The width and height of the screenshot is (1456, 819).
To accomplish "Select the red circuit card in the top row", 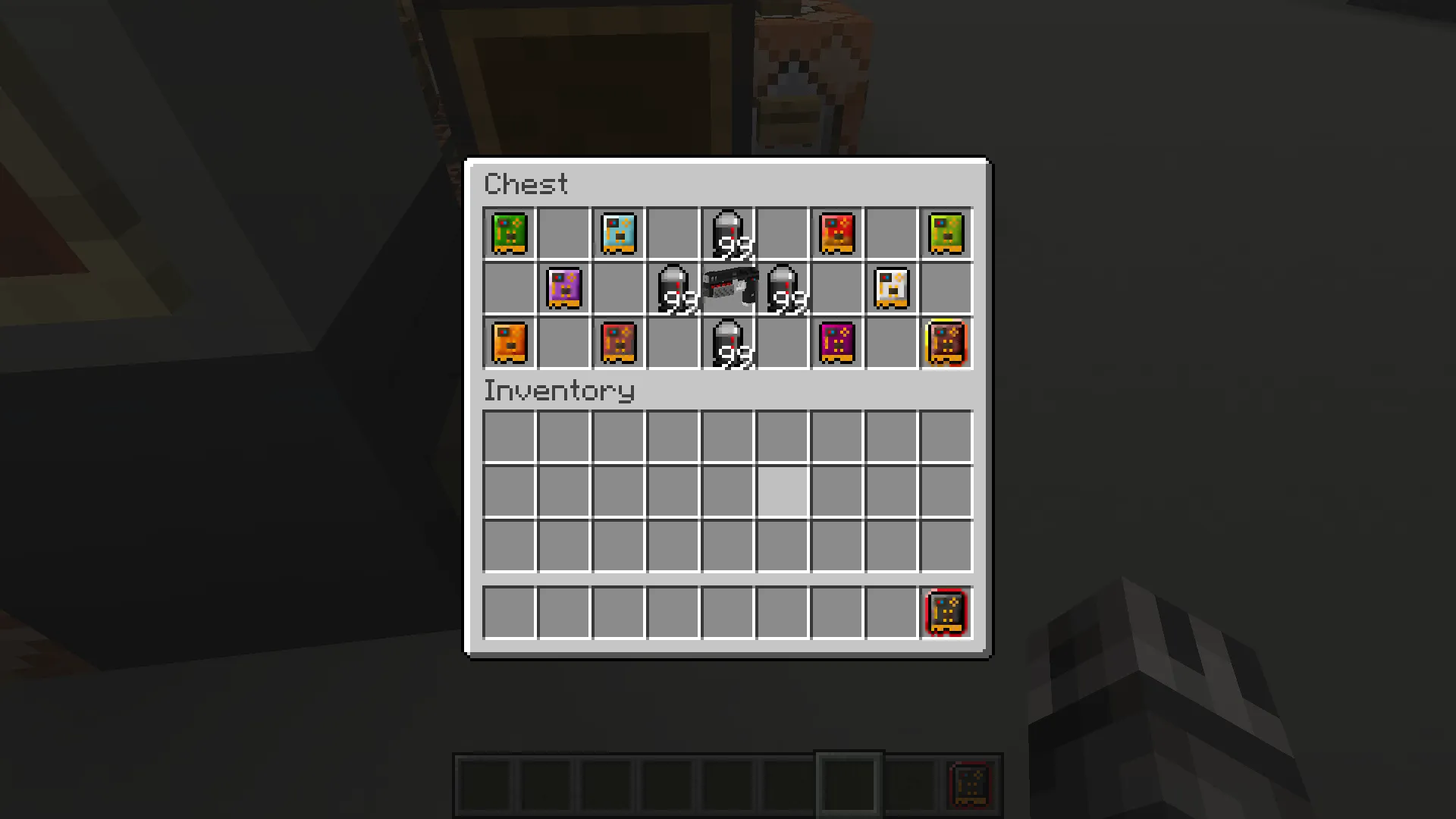I will [x=836, y=233].
